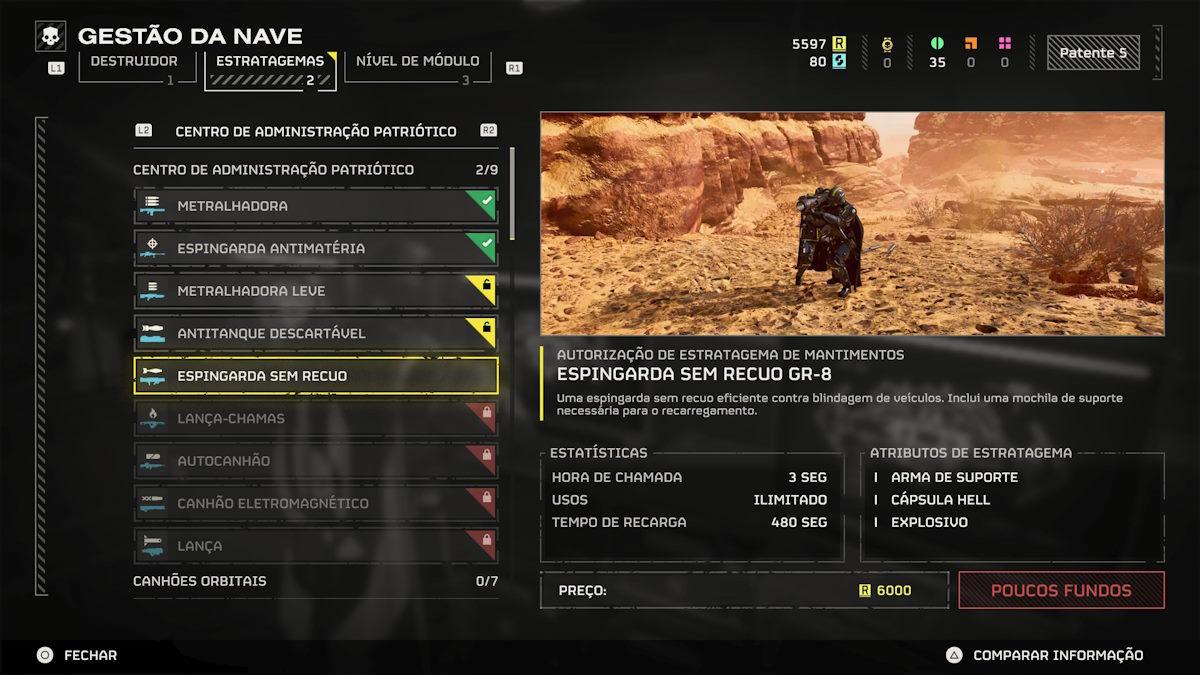1200x675 pixels.
Task: Click the Lança stratagem row
Action: [315, 546]
